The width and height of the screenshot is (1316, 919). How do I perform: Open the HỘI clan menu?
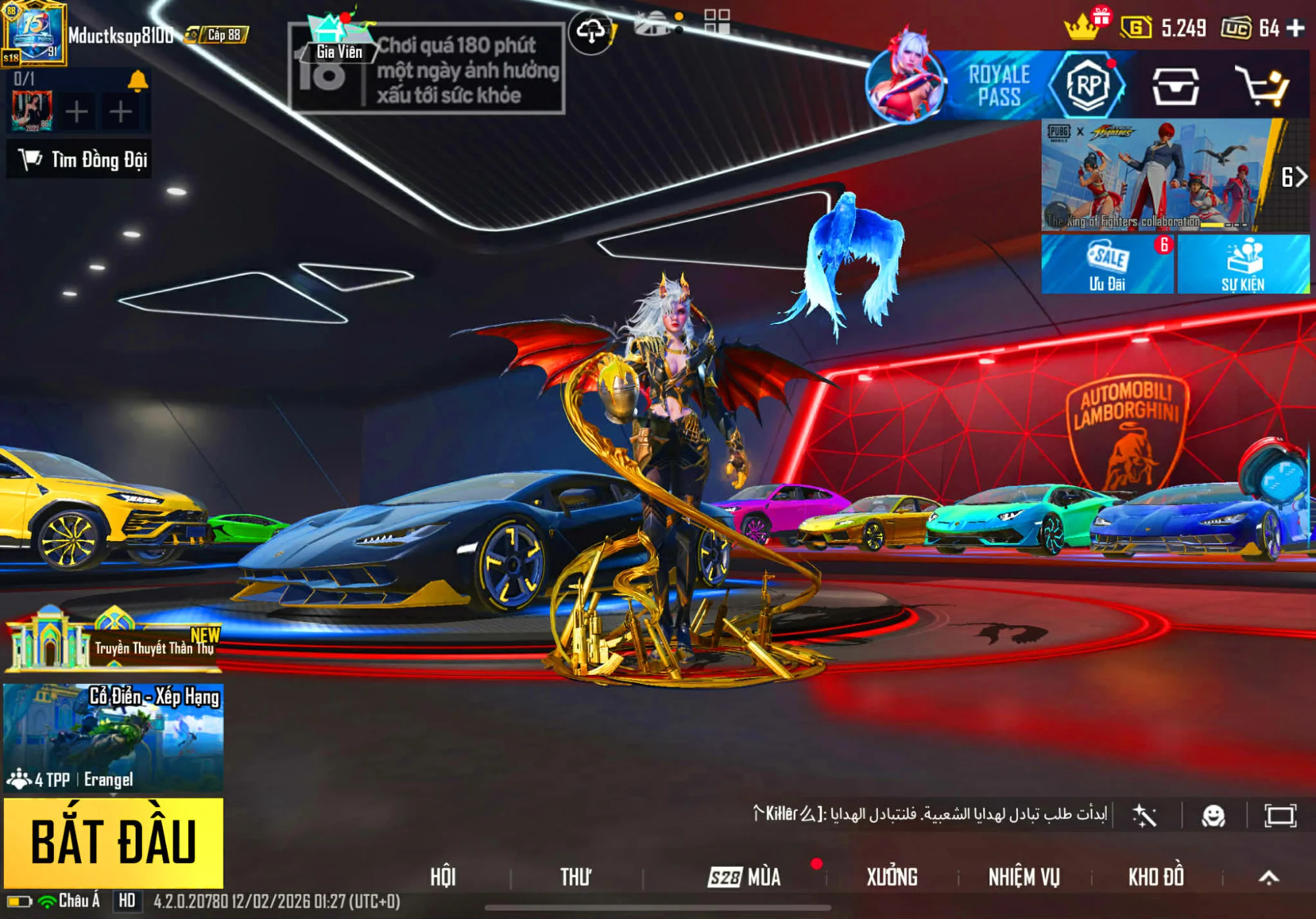(443, 877)
